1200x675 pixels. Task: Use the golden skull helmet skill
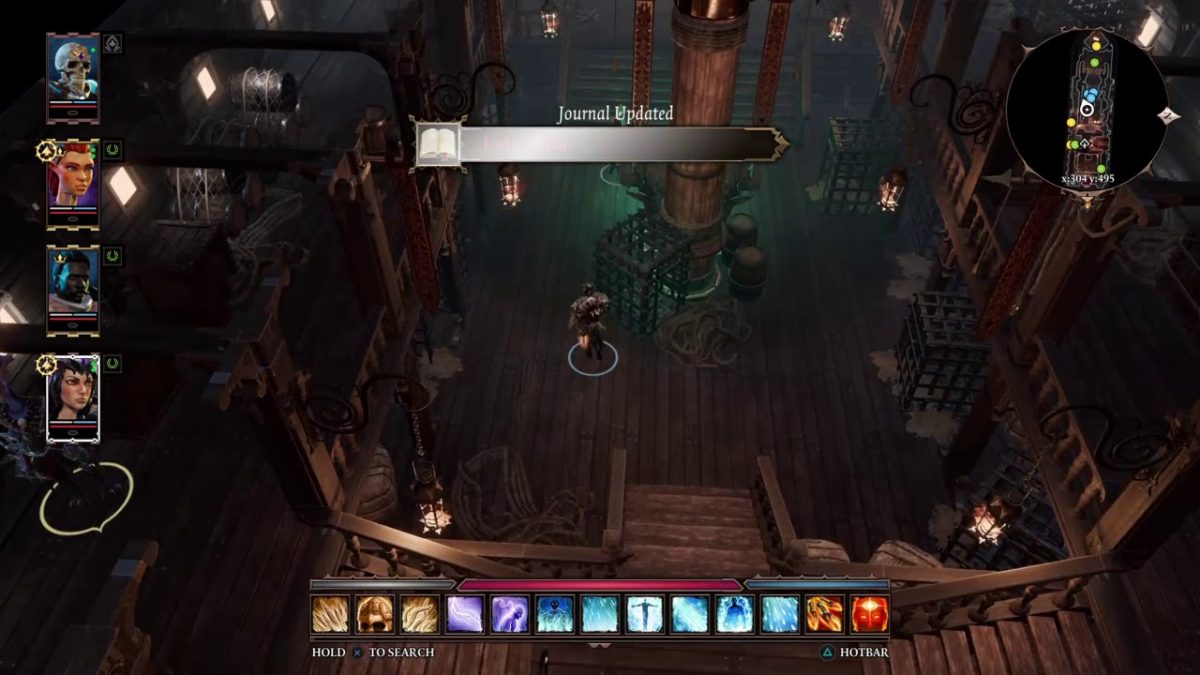376,614
